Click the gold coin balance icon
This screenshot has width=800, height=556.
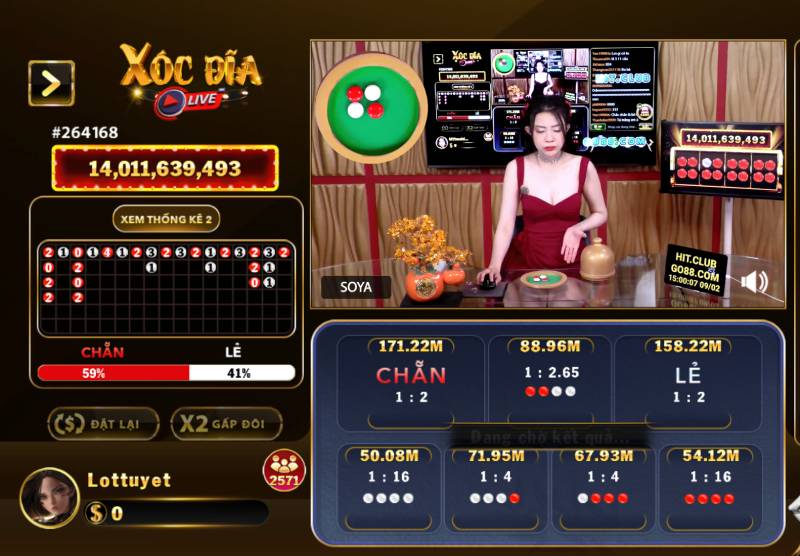click(96, 513)
